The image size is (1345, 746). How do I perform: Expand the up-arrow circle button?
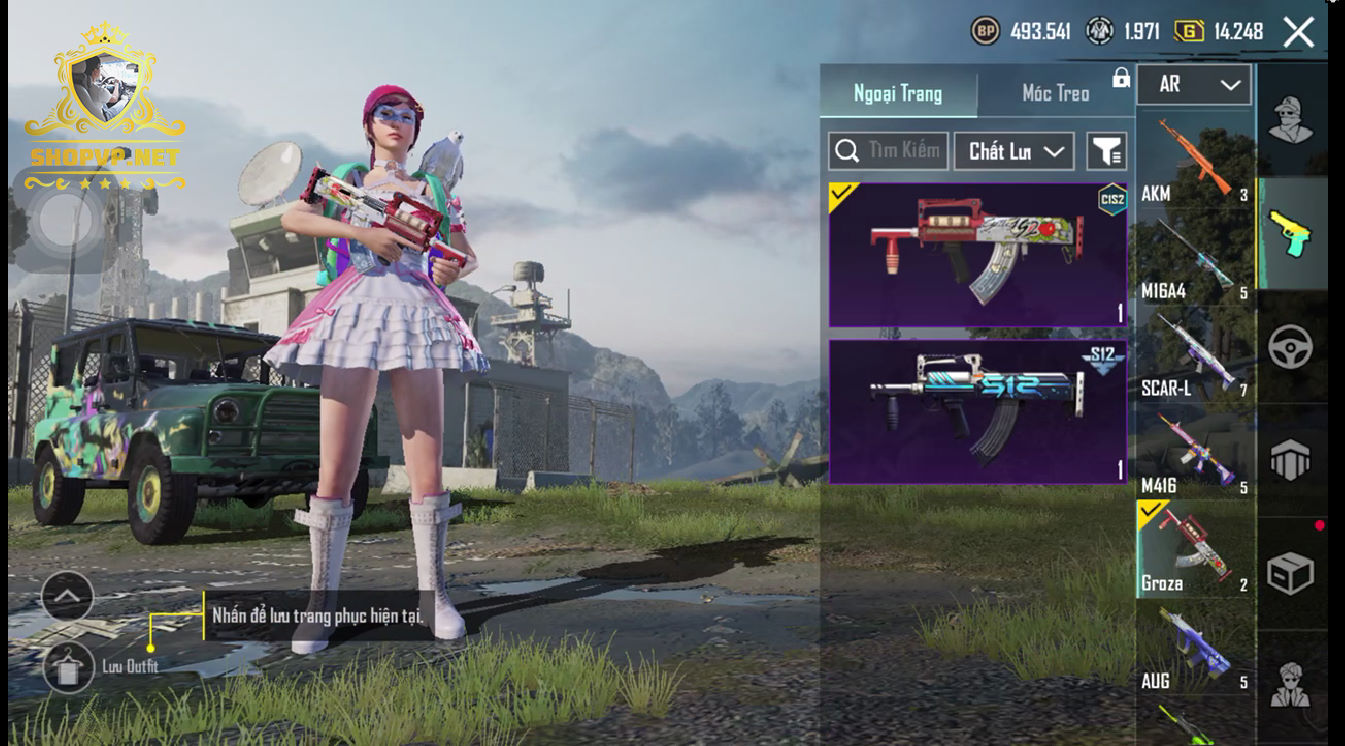pos(68,597)
